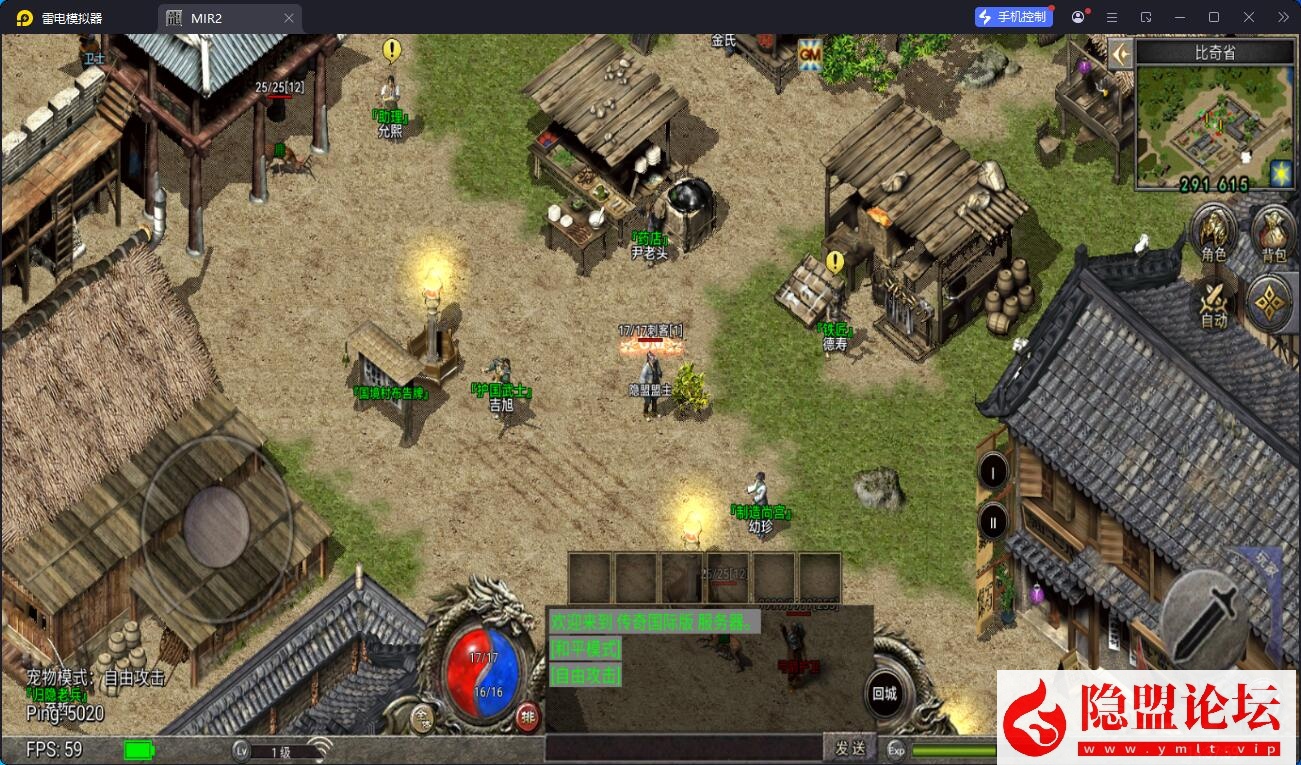Select skill page I button
Screen dimensions: 1301x765
[993, 471]
